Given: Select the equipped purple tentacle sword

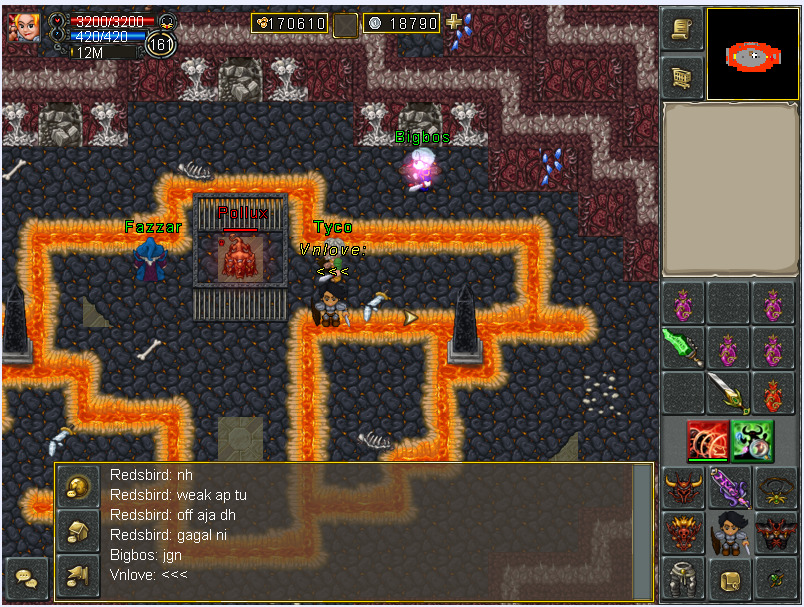Looking at the screenshot, I should coord(729,488).
